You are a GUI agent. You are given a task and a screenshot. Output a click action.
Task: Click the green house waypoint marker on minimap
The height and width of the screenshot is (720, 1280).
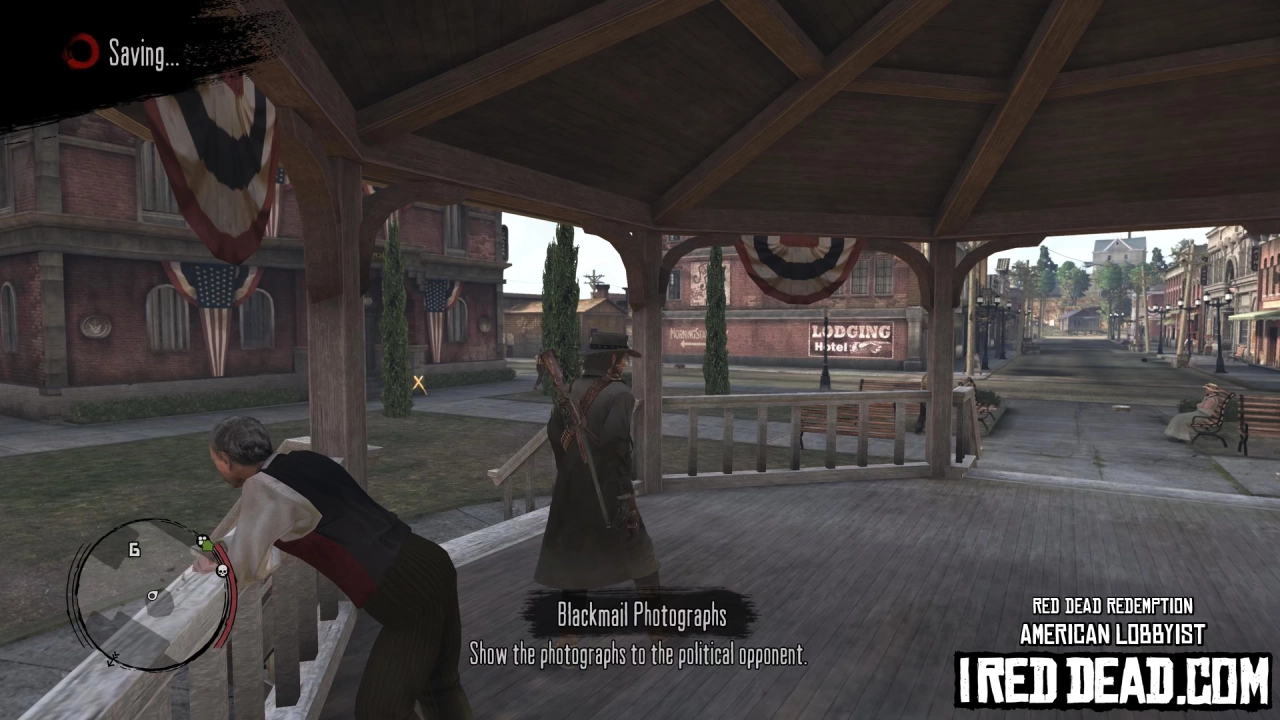[208, 546]
